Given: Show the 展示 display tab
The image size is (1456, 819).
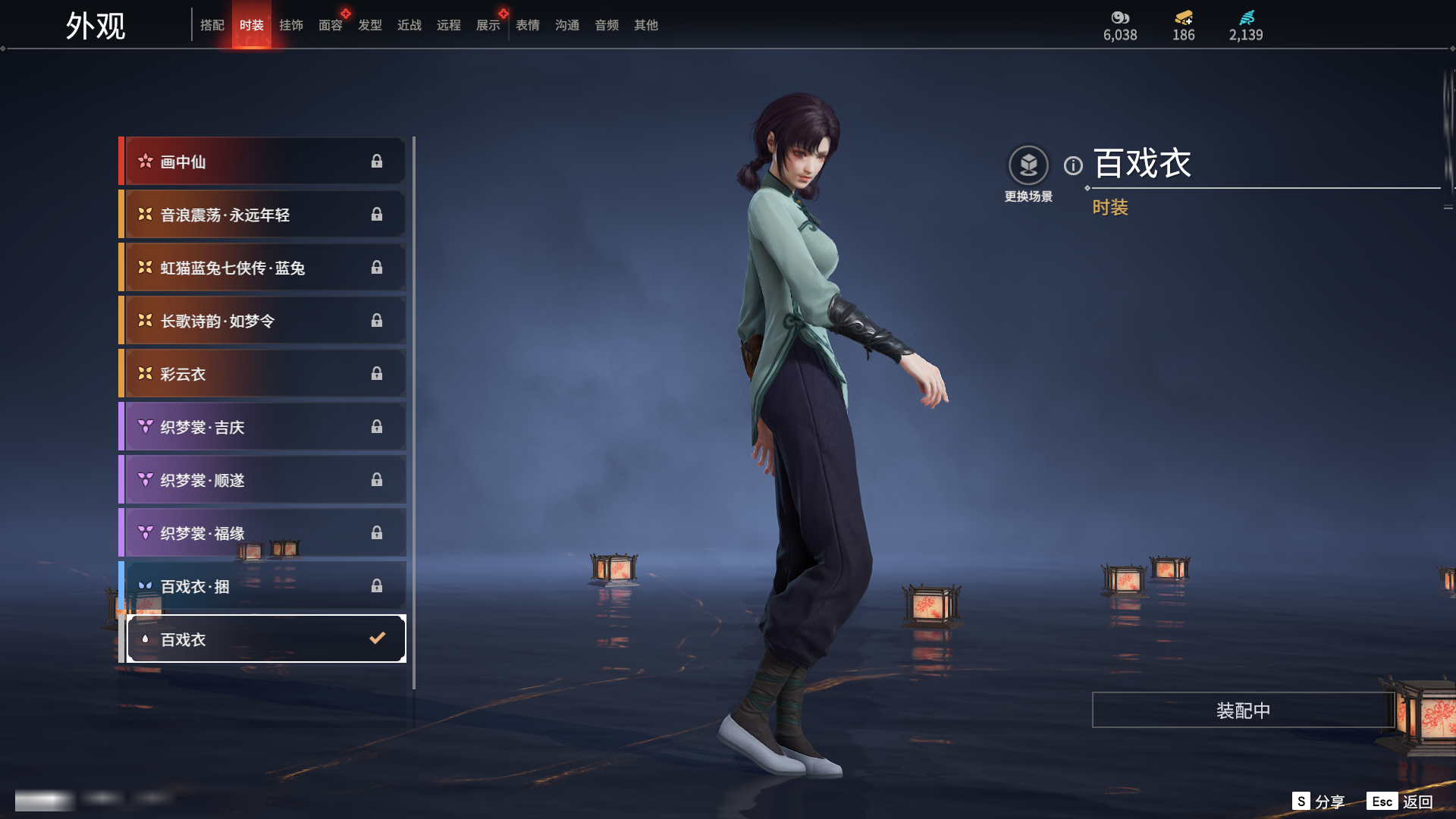Looking at the screenshot, I should pyautogui.click(x=488, y=25).
